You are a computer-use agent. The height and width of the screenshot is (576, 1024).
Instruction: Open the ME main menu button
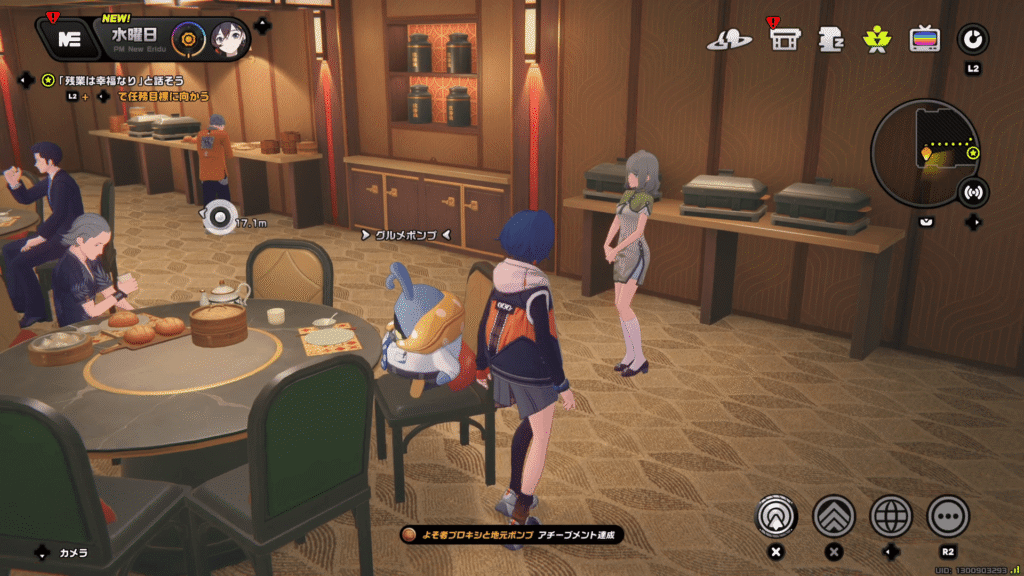click(68, 38)
